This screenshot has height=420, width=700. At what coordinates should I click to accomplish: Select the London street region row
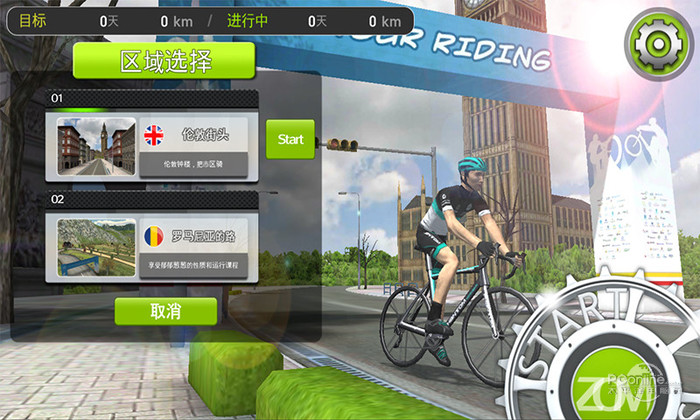(196, 146)
